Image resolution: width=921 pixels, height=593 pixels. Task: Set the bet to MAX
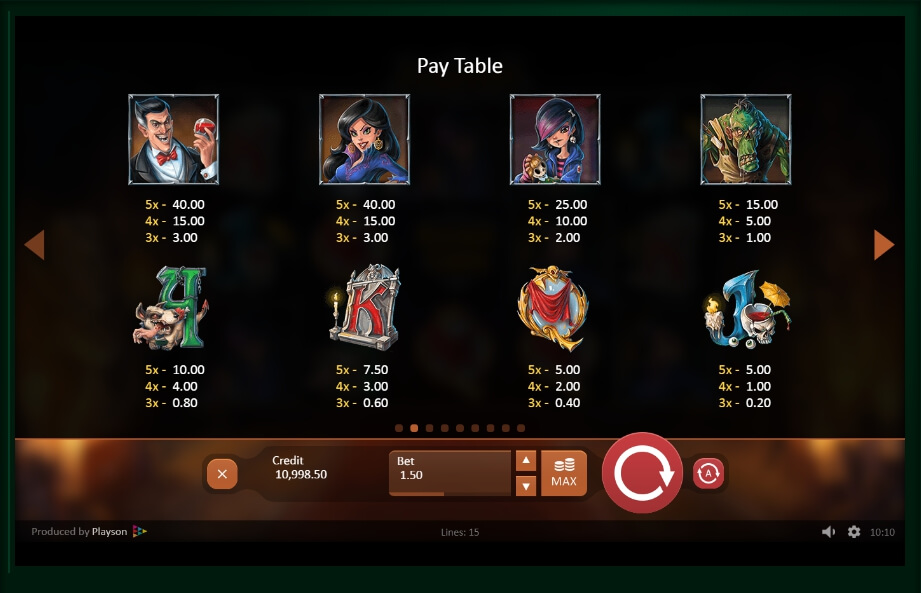[564, 473]
